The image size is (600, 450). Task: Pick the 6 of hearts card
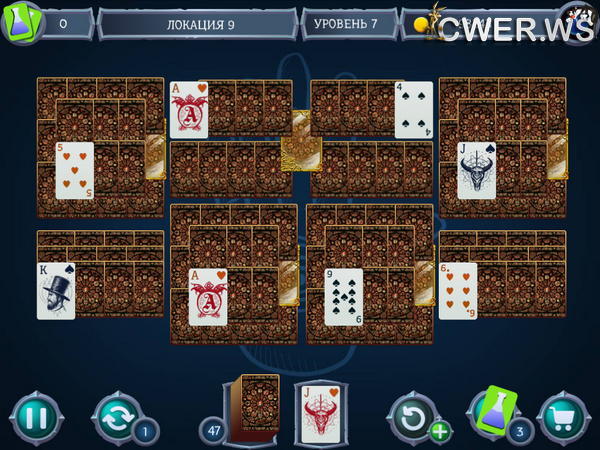click(x=458, y=290)
